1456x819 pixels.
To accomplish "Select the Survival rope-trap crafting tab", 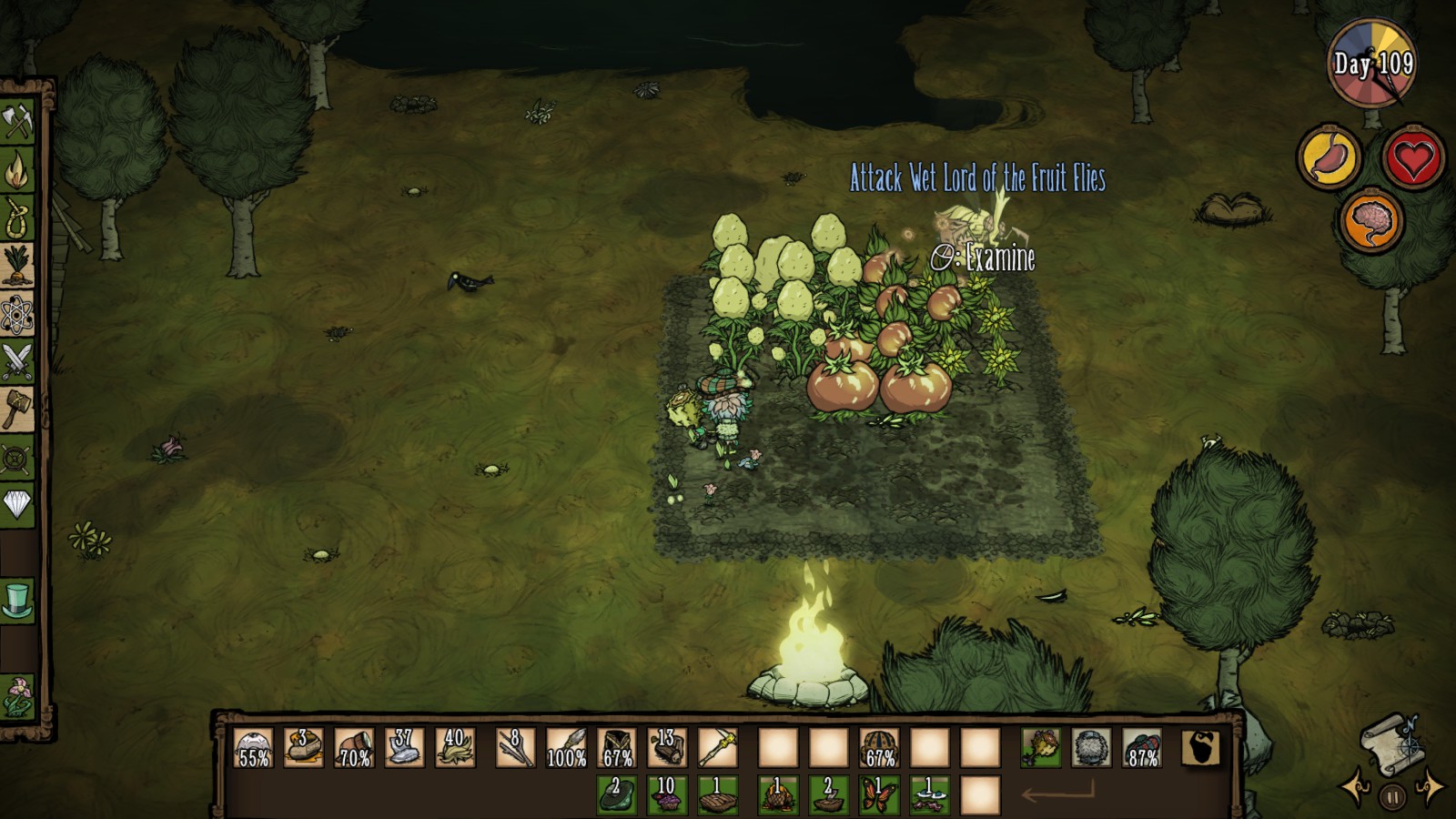I will 17,218.
